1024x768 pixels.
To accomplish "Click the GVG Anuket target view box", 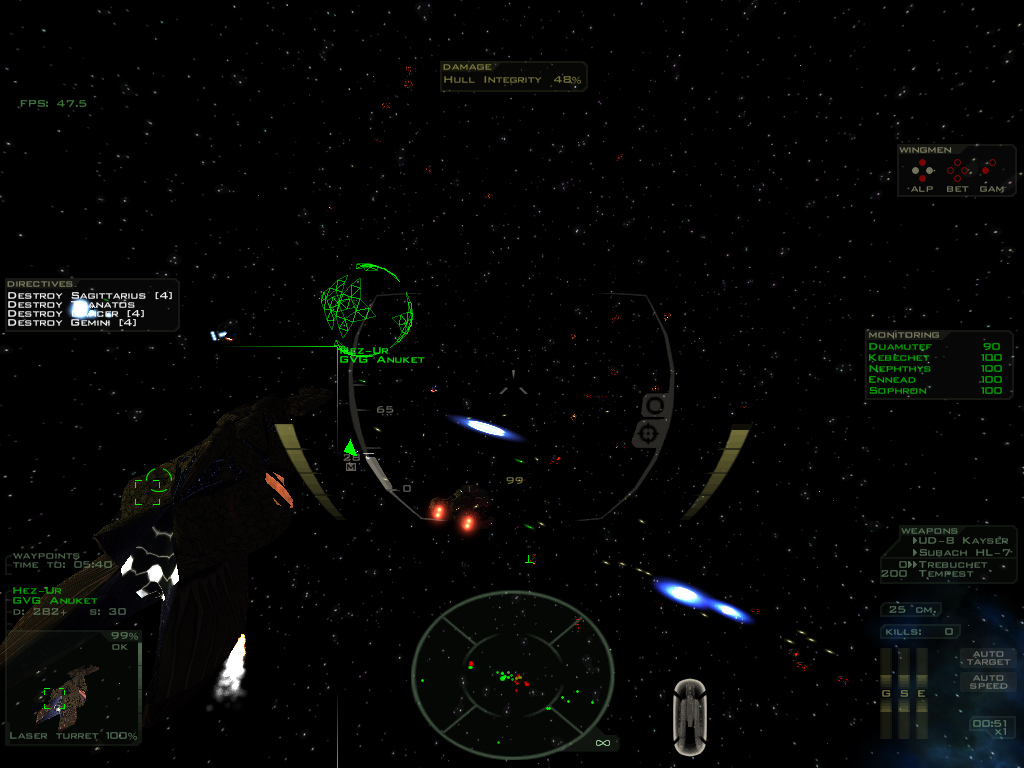I will 72,688.
